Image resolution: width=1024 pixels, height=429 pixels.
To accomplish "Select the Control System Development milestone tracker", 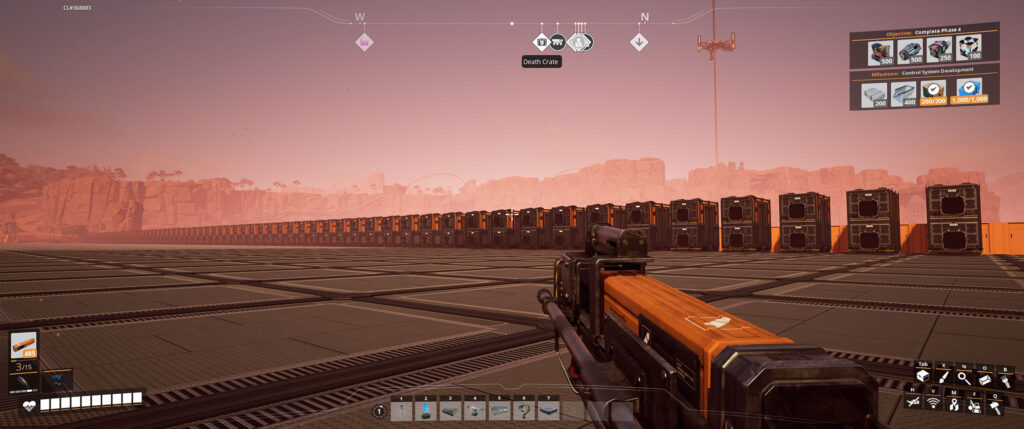I will tap(910, 90).
